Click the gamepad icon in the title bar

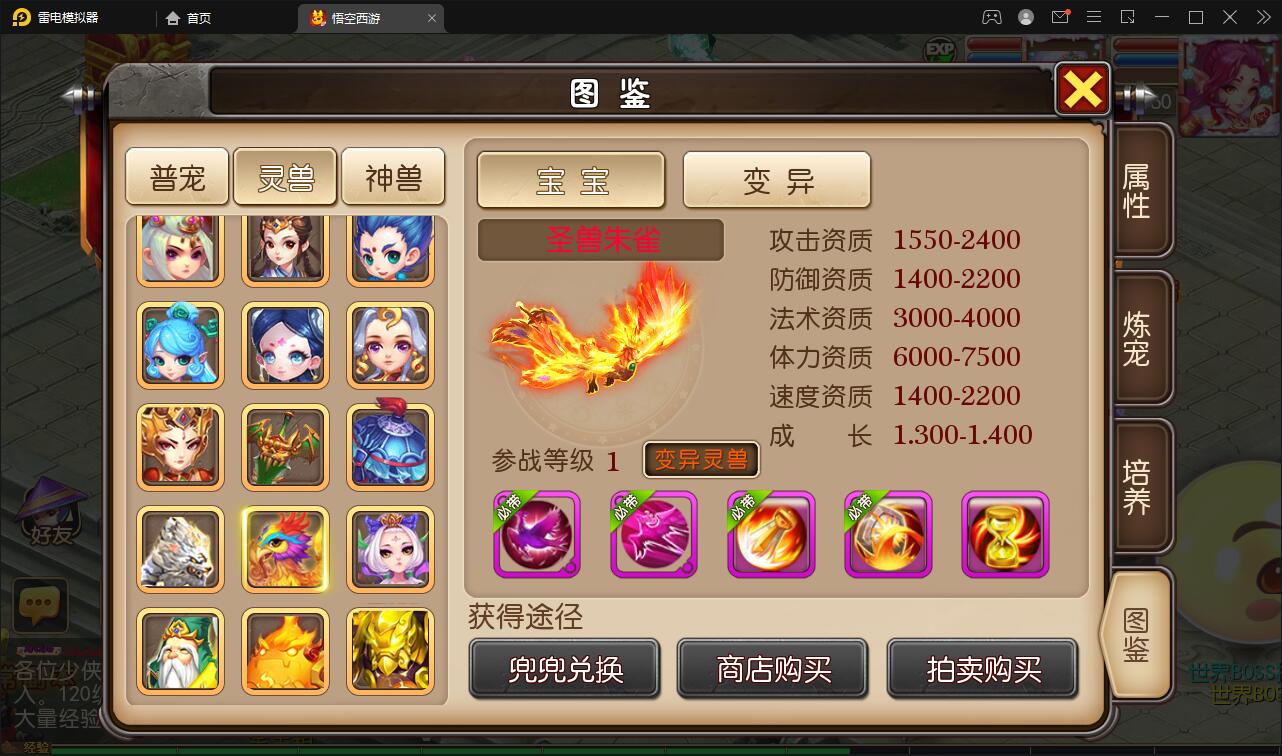tap(992, 17)
